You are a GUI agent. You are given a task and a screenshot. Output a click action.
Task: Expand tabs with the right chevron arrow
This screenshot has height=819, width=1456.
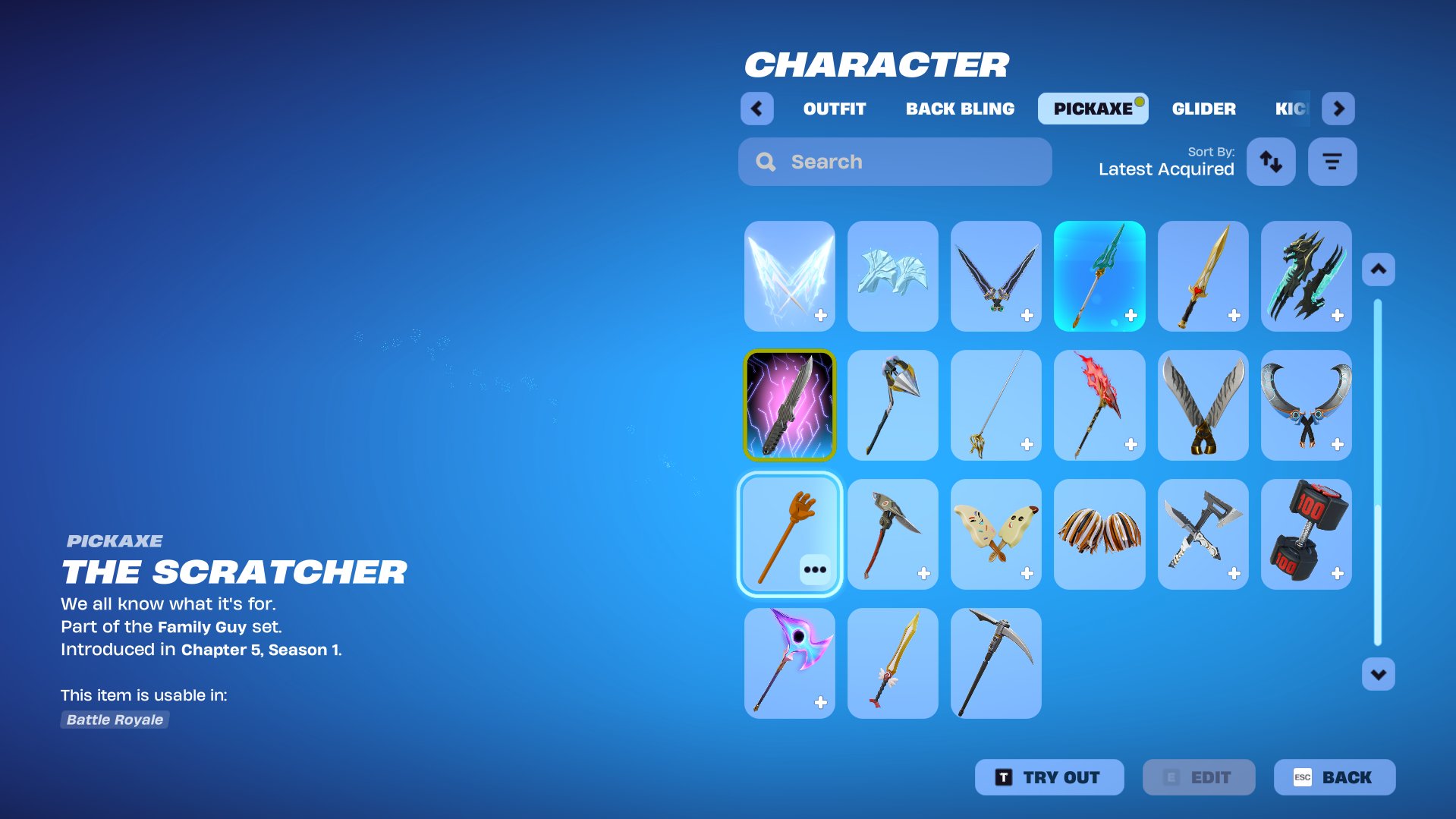pos(1338,109)
